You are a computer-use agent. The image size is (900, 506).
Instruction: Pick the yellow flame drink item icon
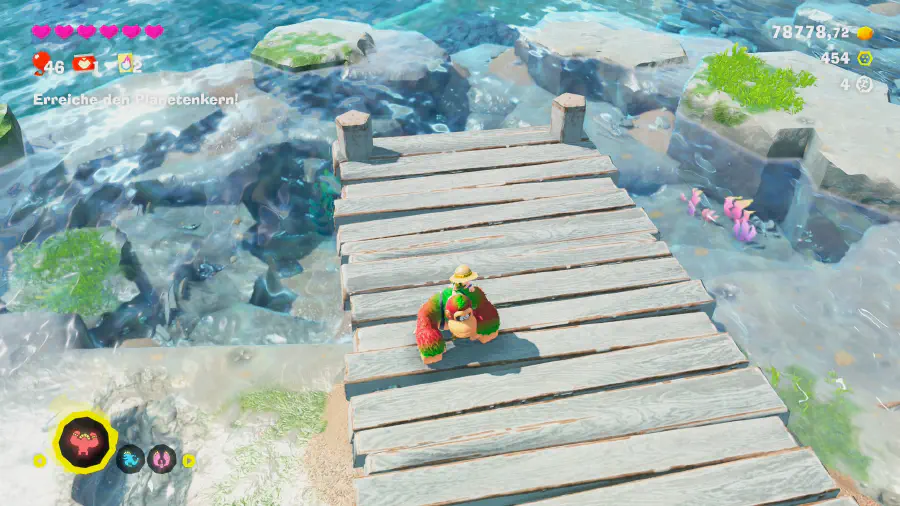pyautogui.click(x=125, y=64)
